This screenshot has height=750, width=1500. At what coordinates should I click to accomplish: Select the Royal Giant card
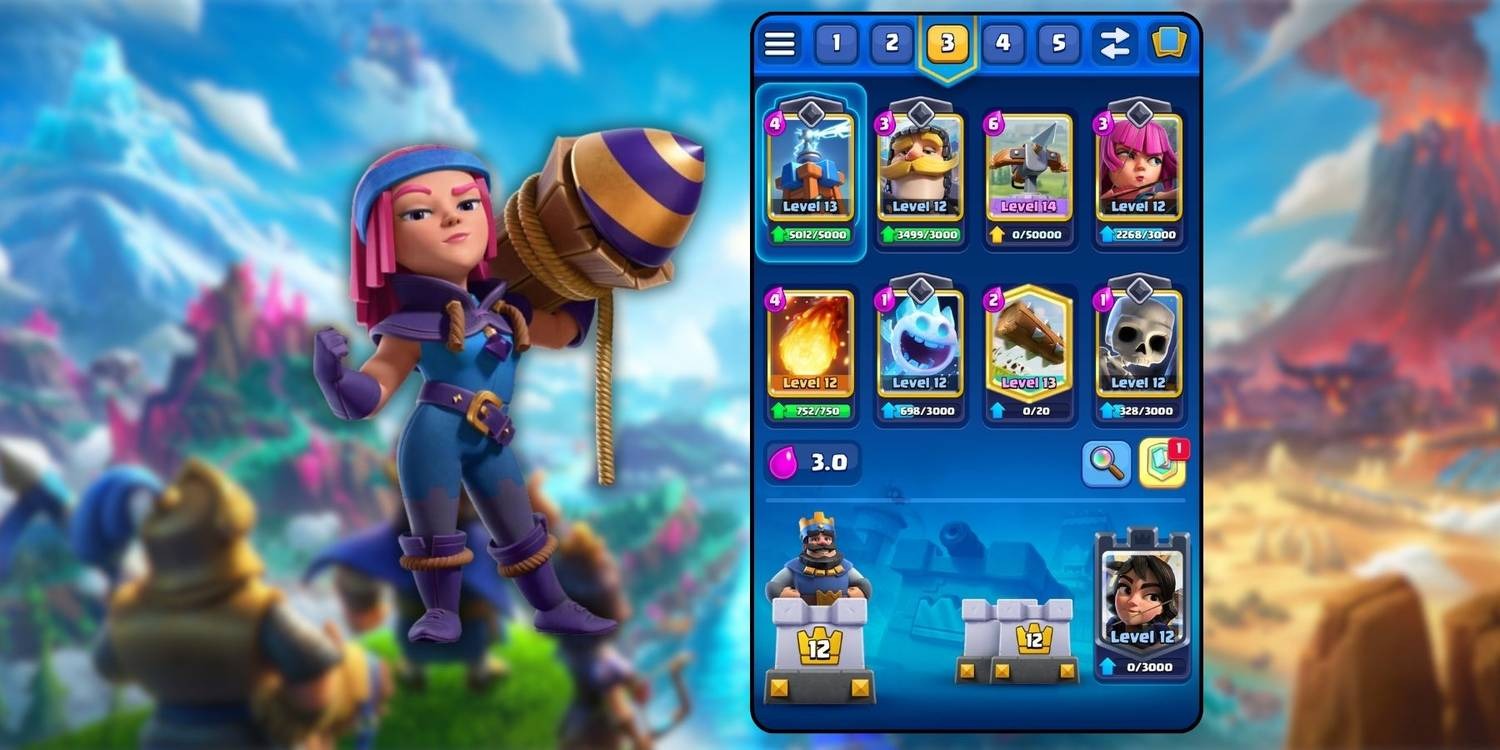pos(919,165)
